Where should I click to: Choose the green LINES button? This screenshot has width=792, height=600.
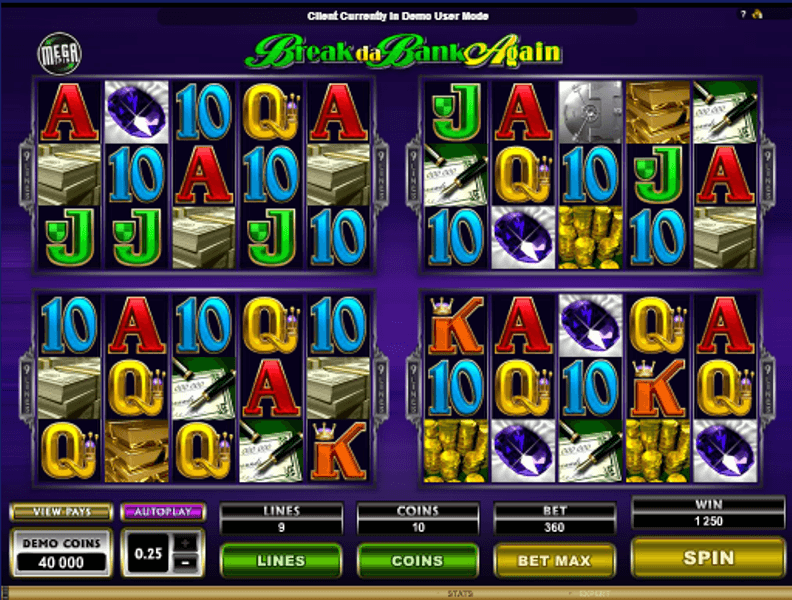(280, 560)
